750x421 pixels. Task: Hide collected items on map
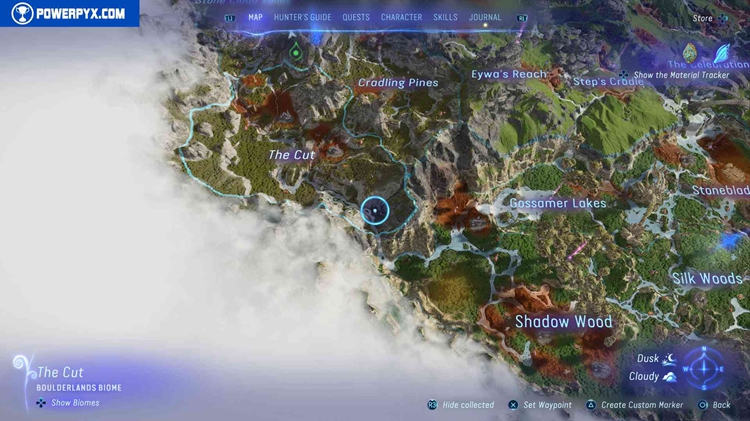pos(467,405)
